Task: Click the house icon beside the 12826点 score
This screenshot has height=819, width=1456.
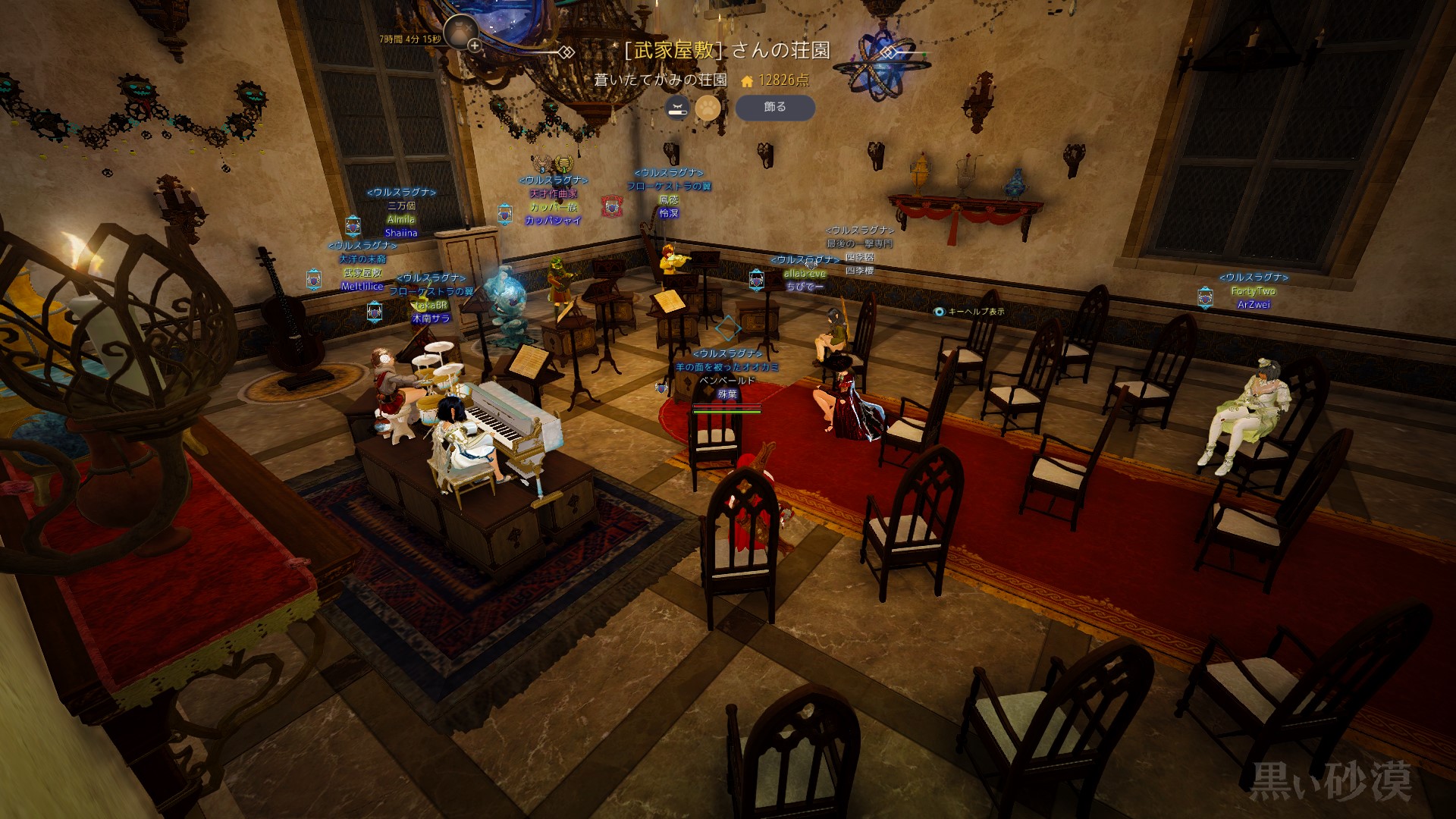Action: pyautogui.click(x=747, y=82)
